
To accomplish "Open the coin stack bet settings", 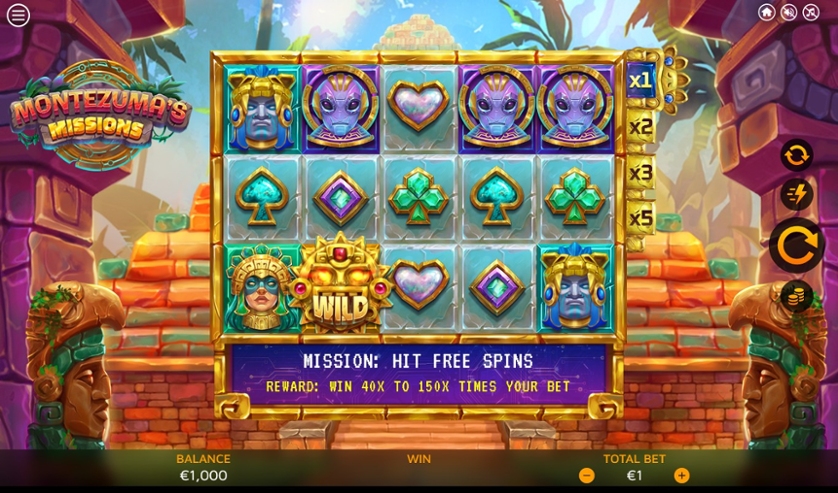I will tap(796, 297).
